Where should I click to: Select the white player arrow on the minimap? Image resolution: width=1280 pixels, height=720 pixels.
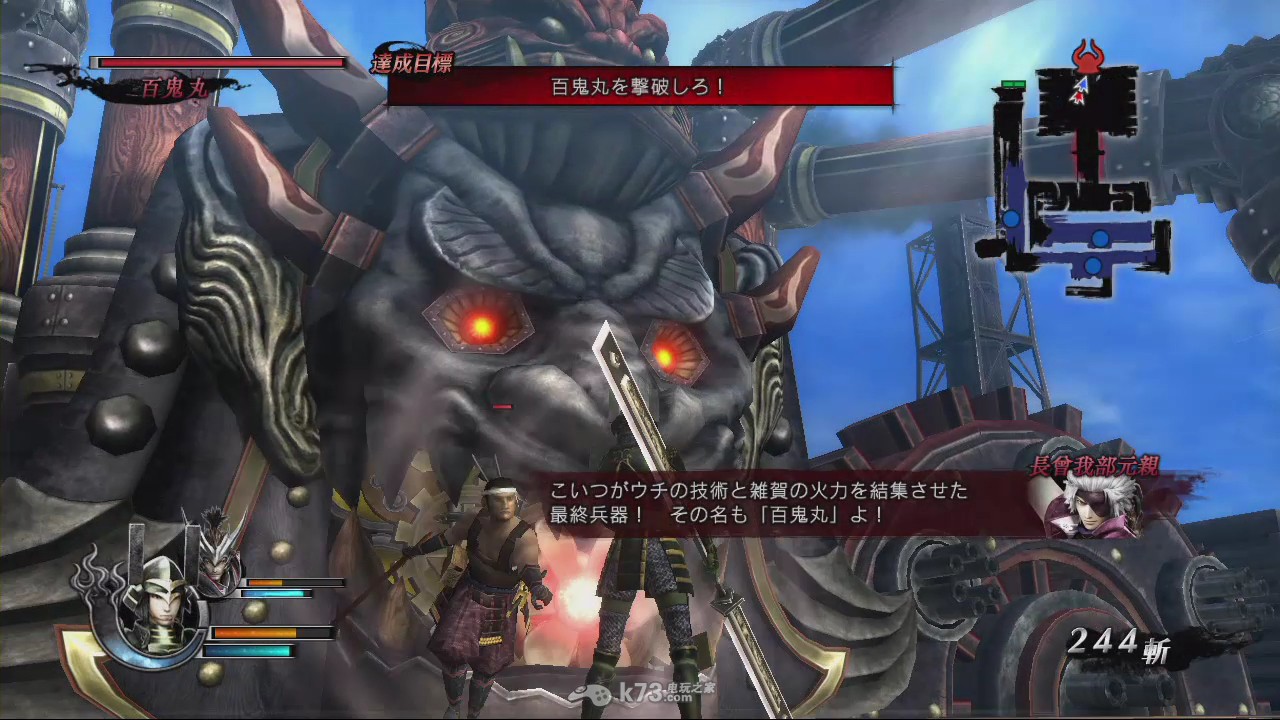1080,86
